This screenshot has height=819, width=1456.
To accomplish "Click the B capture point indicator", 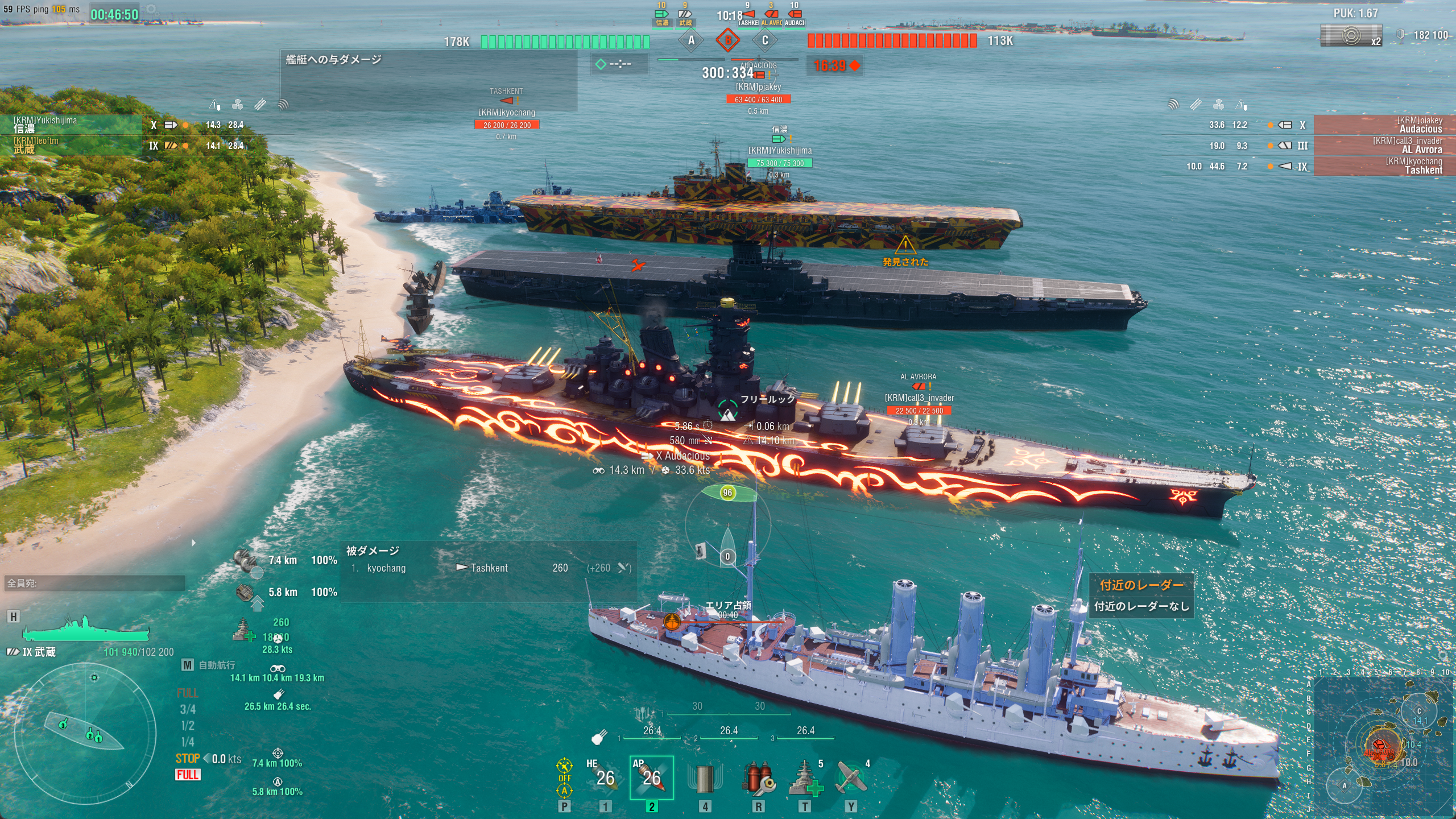I will (x=727, y=40).
